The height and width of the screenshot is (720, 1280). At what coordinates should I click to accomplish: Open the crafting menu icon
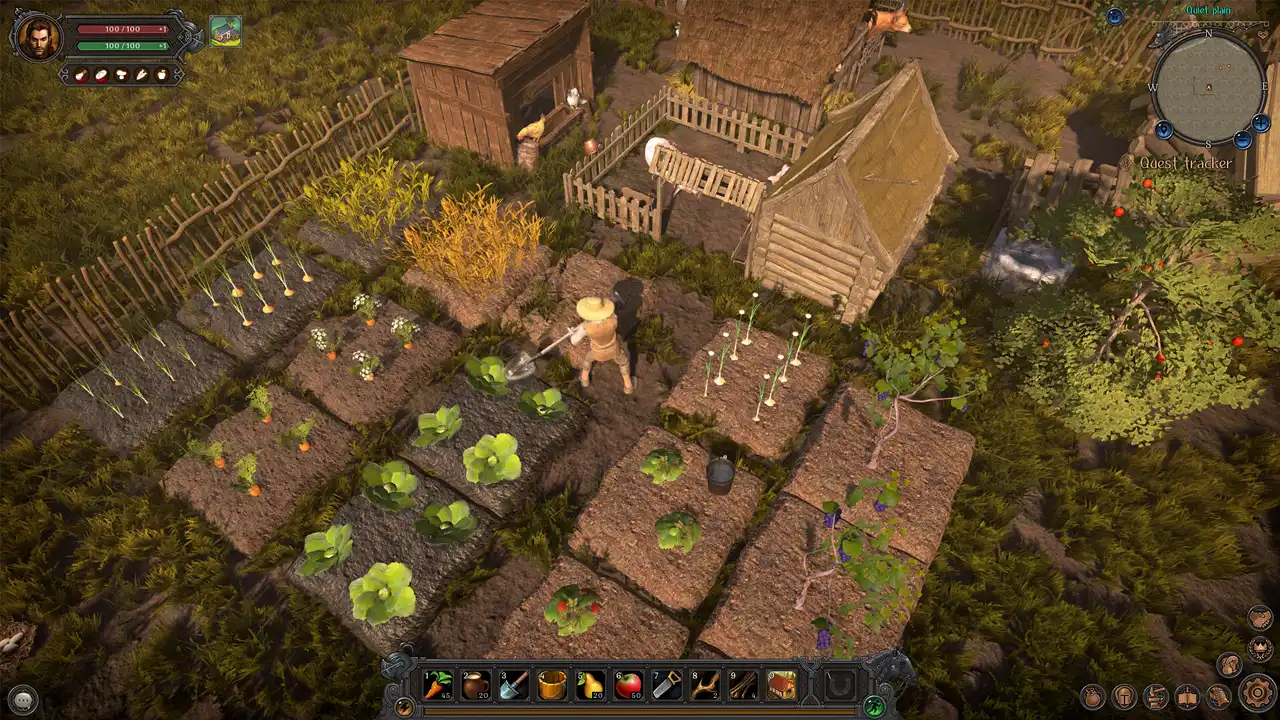(x=1155, y=697)
